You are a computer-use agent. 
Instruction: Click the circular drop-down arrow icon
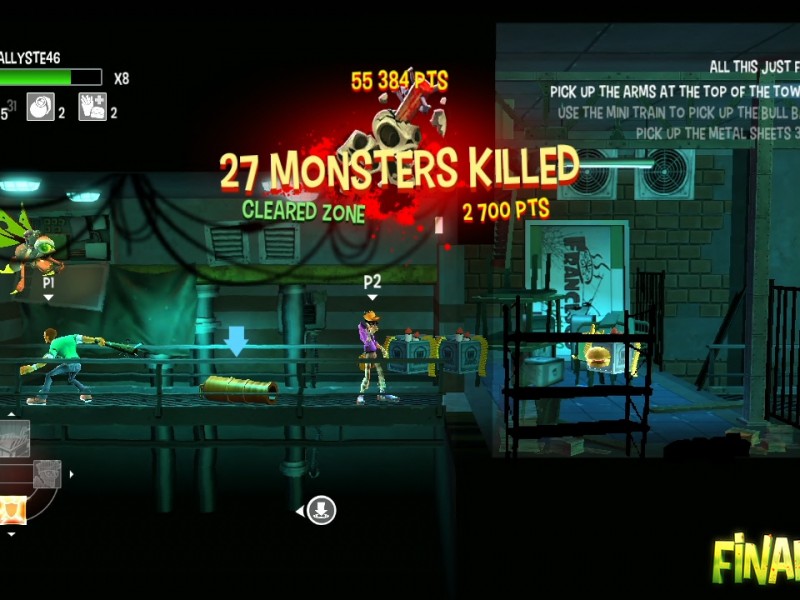321,510
